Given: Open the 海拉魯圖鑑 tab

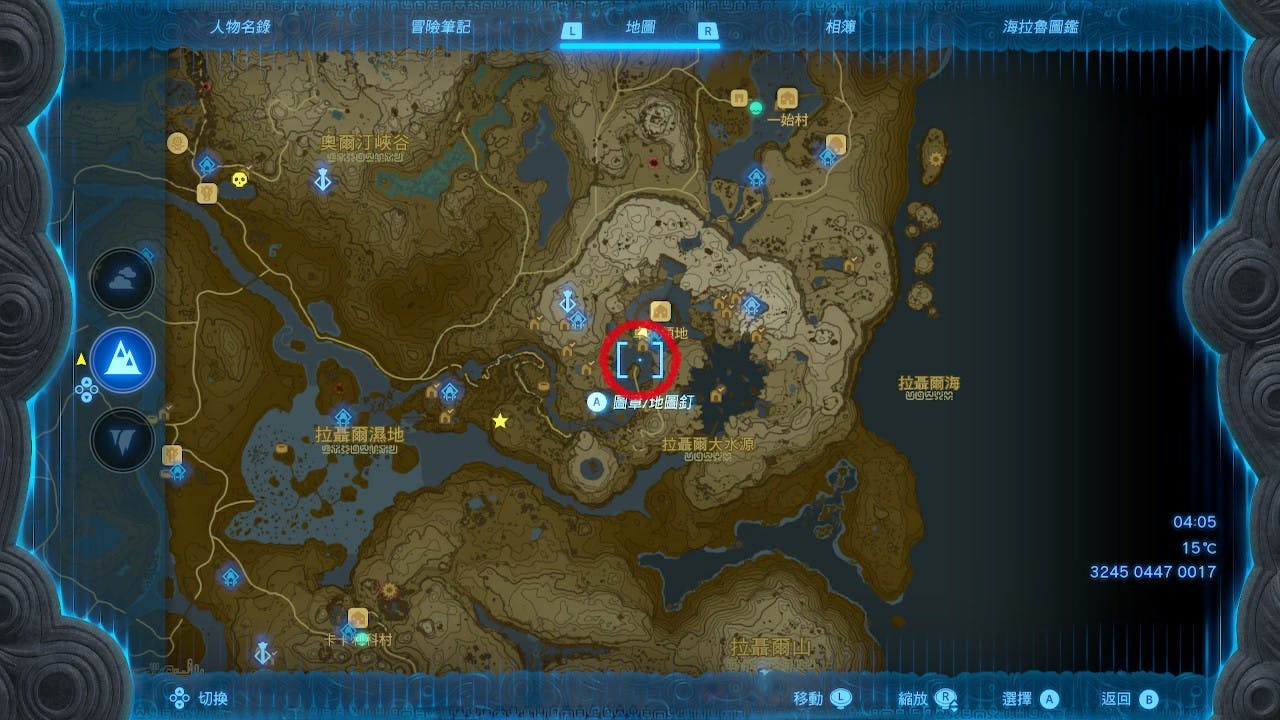Looking at the screenshot, I should [x=1040, y=27].
